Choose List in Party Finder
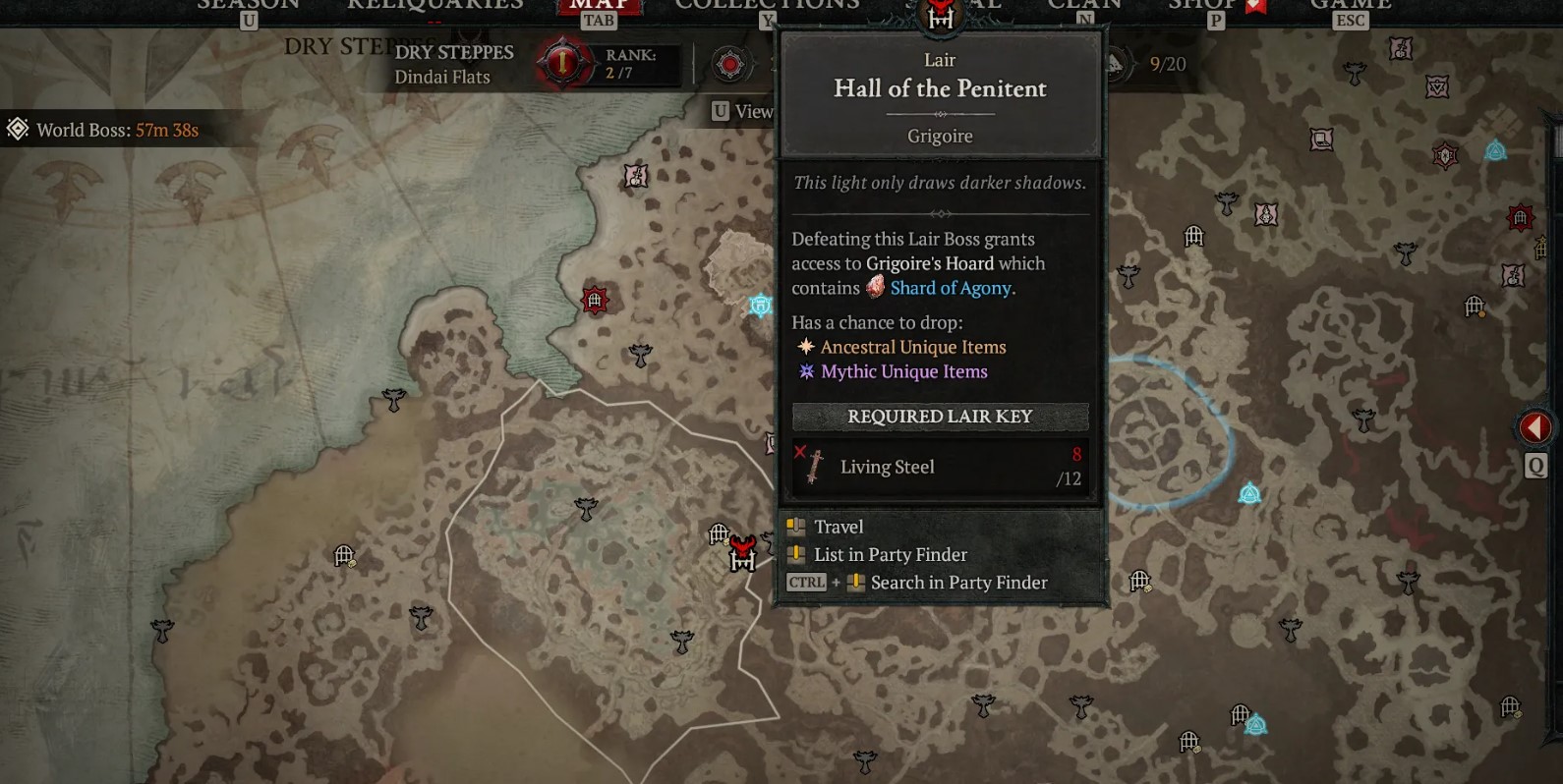The height and width of the screenshot is (784, 1563). tap(890, 555)
